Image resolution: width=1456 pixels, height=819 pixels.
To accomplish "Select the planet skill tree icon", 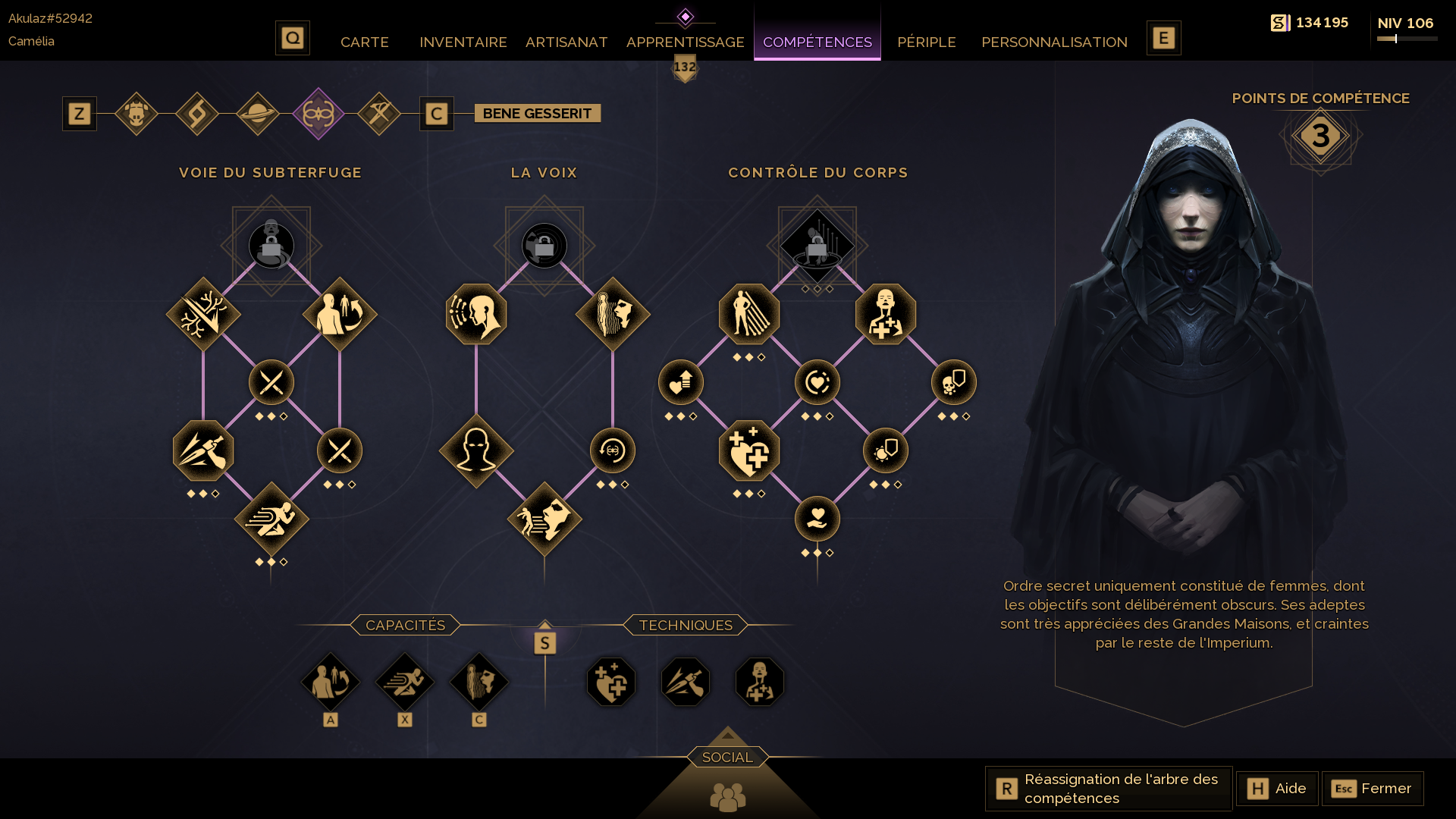I will [x=258, y=114].
